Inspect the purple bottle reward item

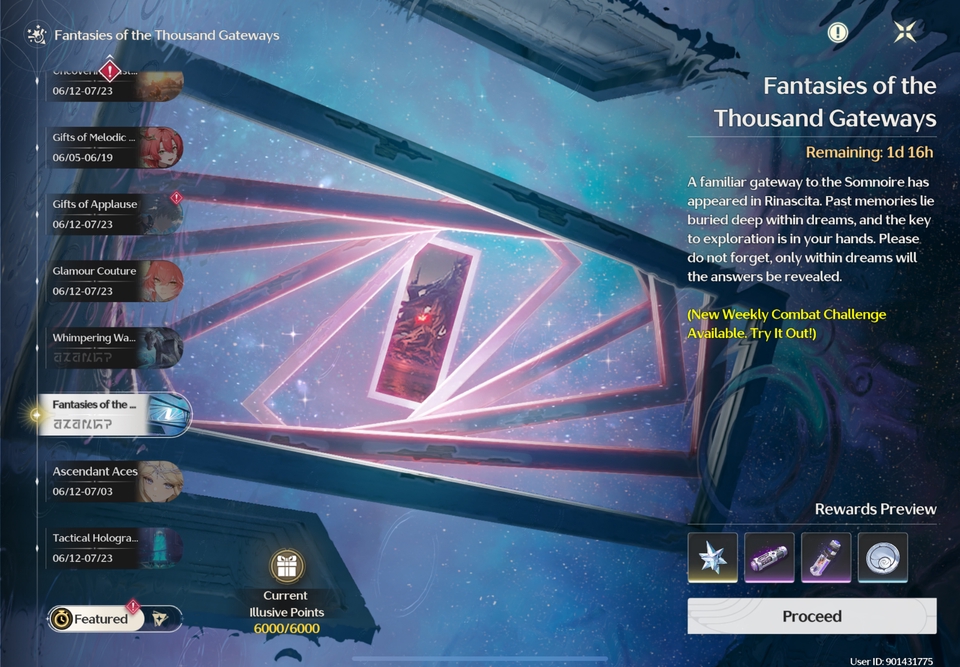(x=826, y=557)
